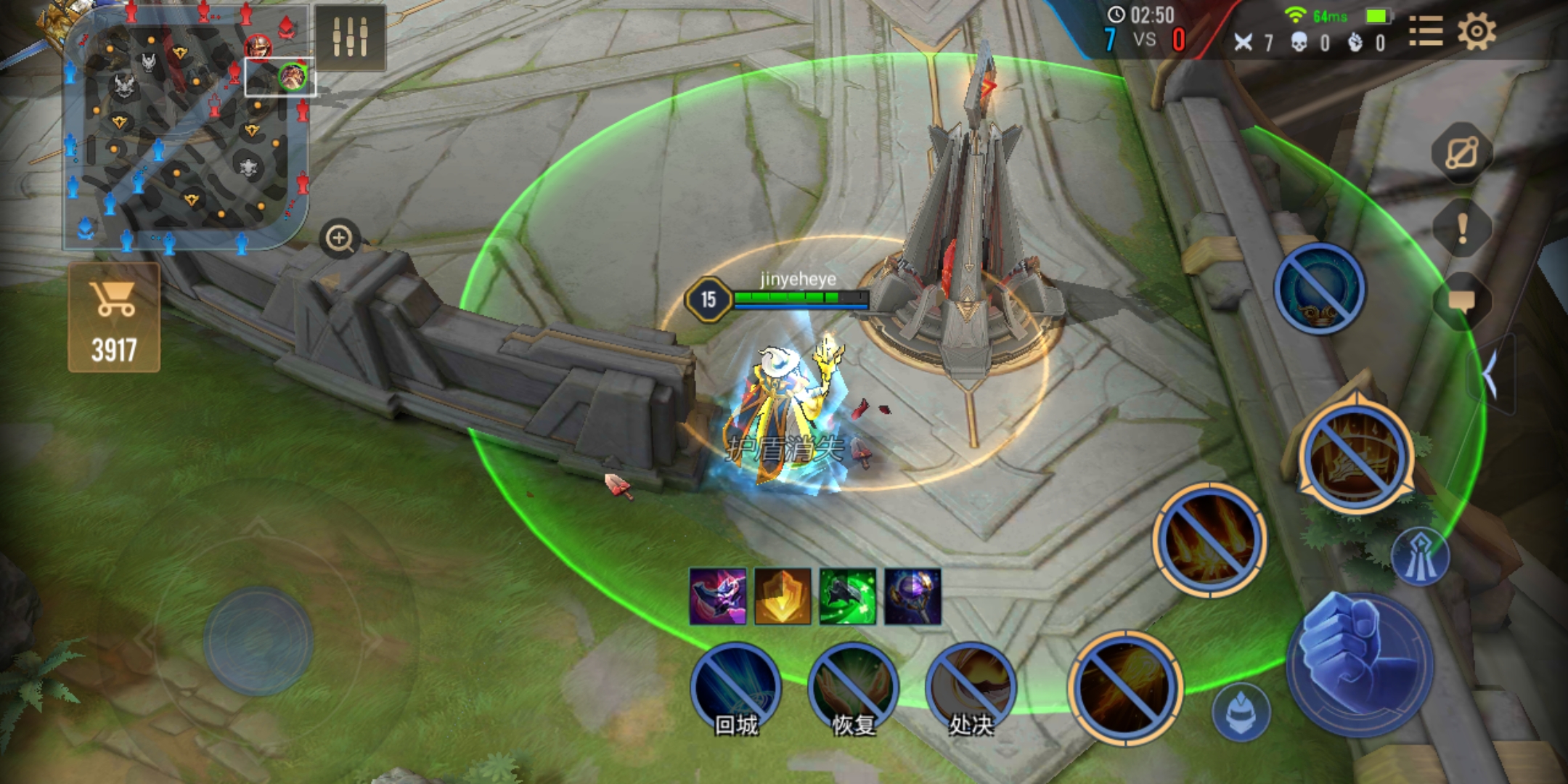Image resolution: width=1568 pixels, height=784 pixels.
Task: Show the scoreboard list icon
Action: [1426, 32]
